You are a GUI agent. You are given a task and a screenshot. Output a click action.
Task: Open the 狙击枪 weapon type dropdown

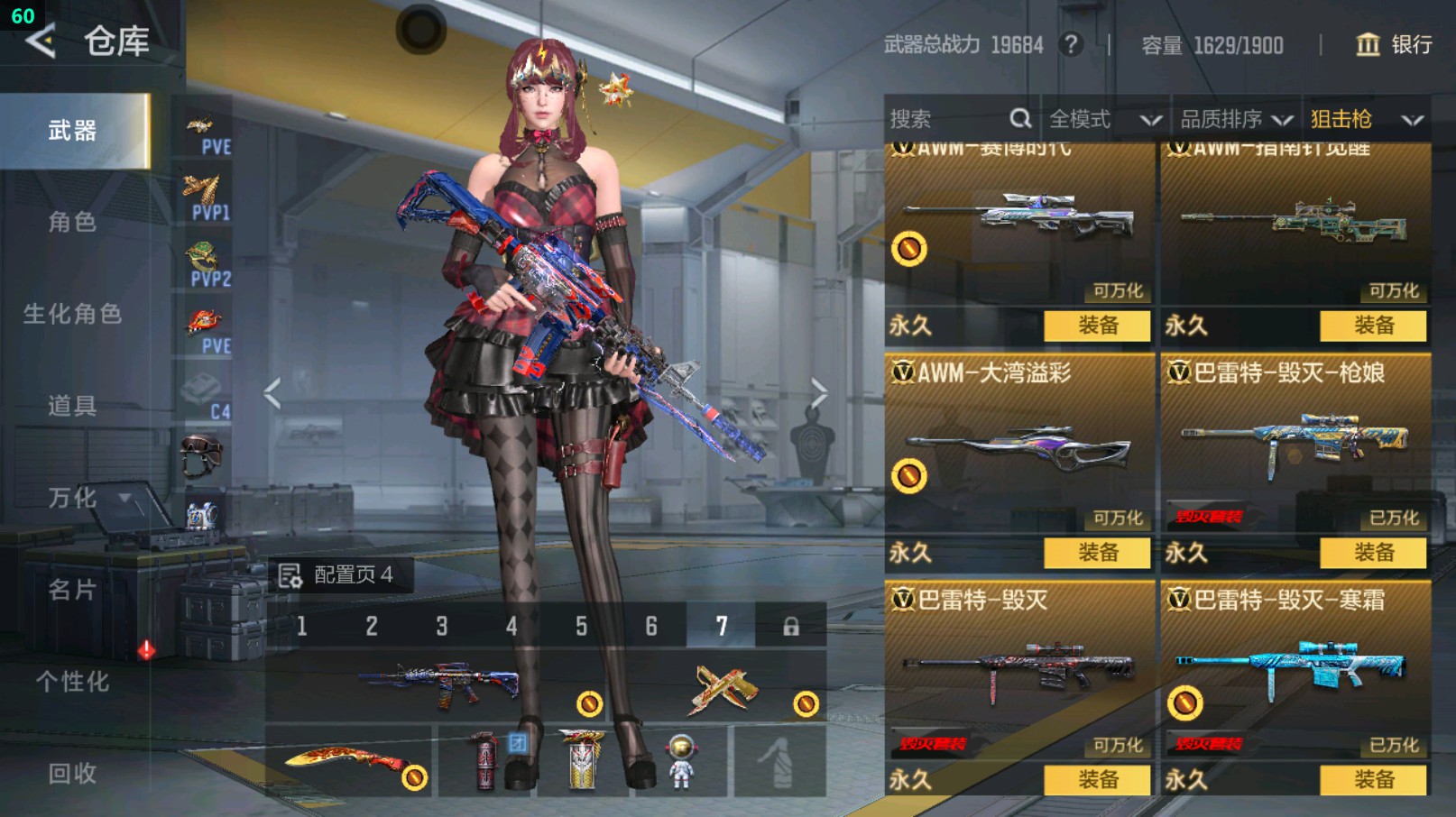pos(1366,119)
